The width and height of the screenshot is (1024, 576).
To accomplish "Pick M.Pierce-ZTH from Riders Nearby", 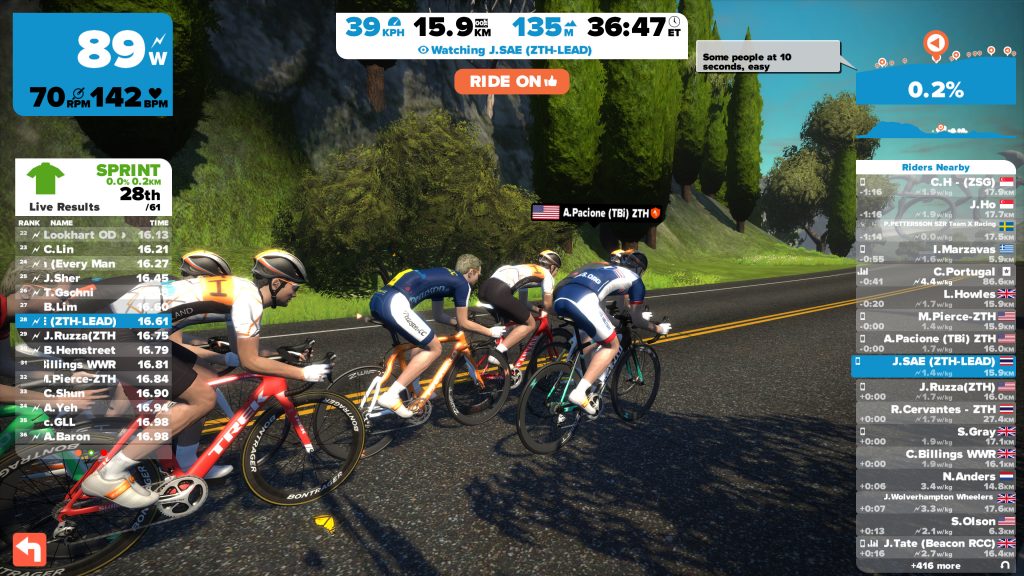I will (x=935, y=321).
